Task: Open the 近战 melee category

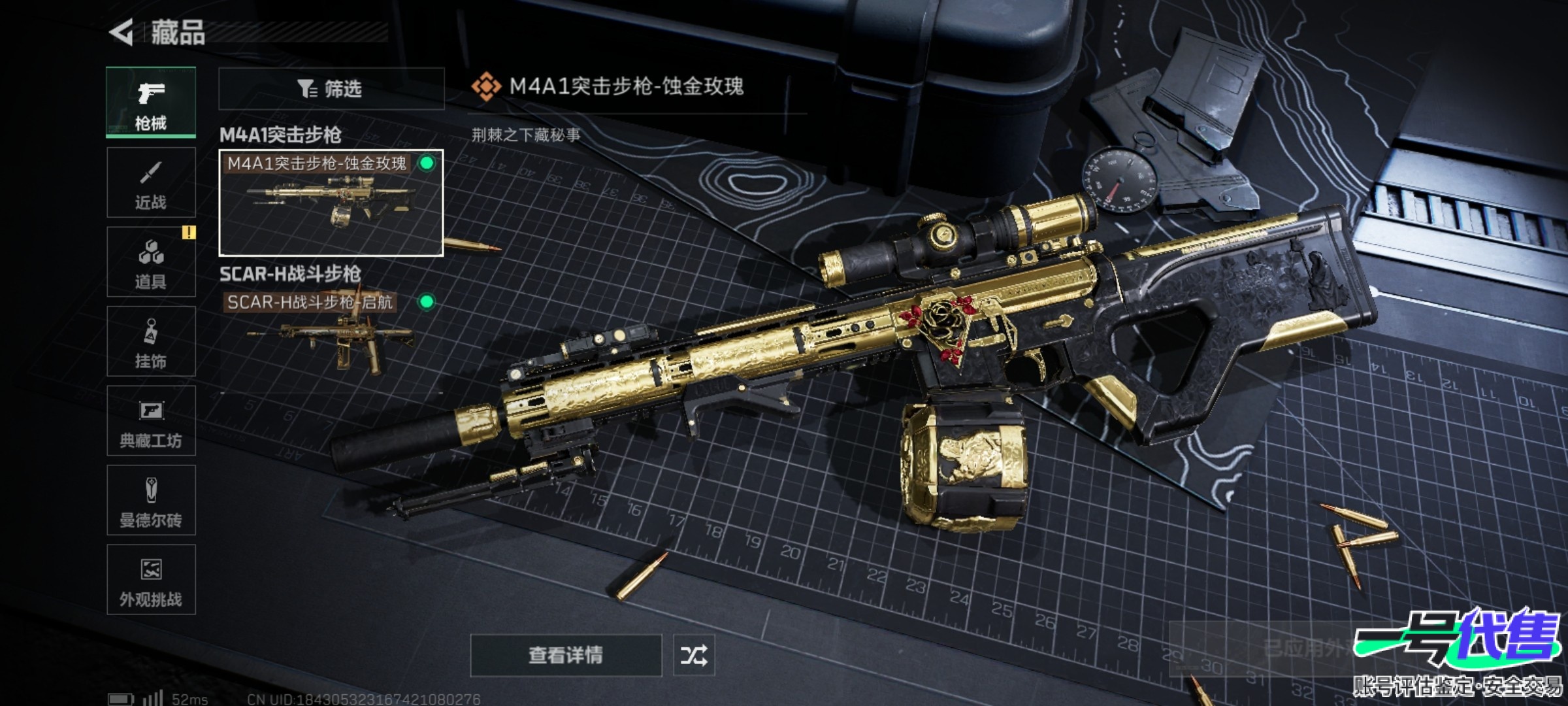Action: [x=151, y=182]
